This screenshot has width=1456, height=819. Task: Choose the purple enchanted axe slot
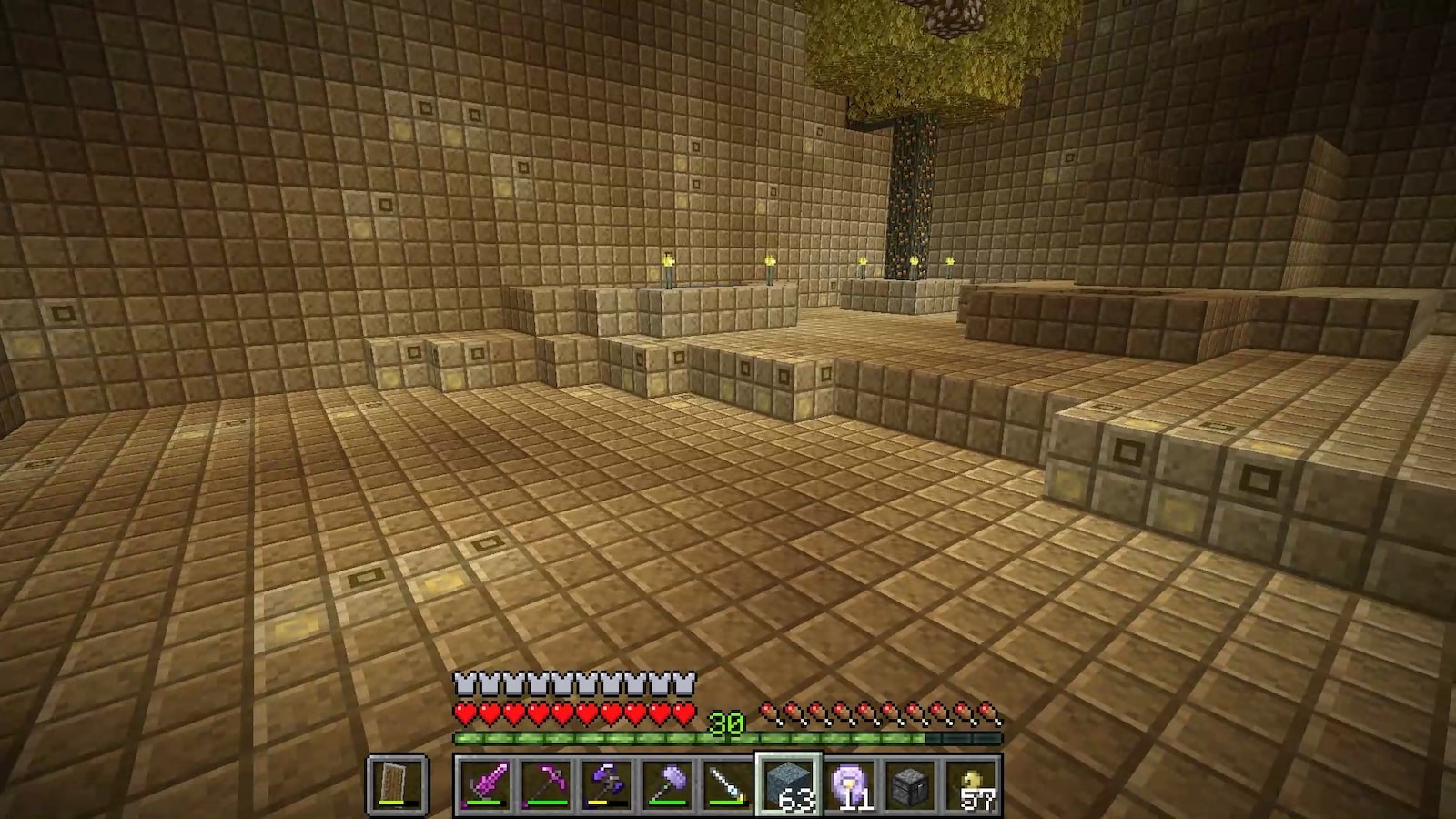click(605, 784)
